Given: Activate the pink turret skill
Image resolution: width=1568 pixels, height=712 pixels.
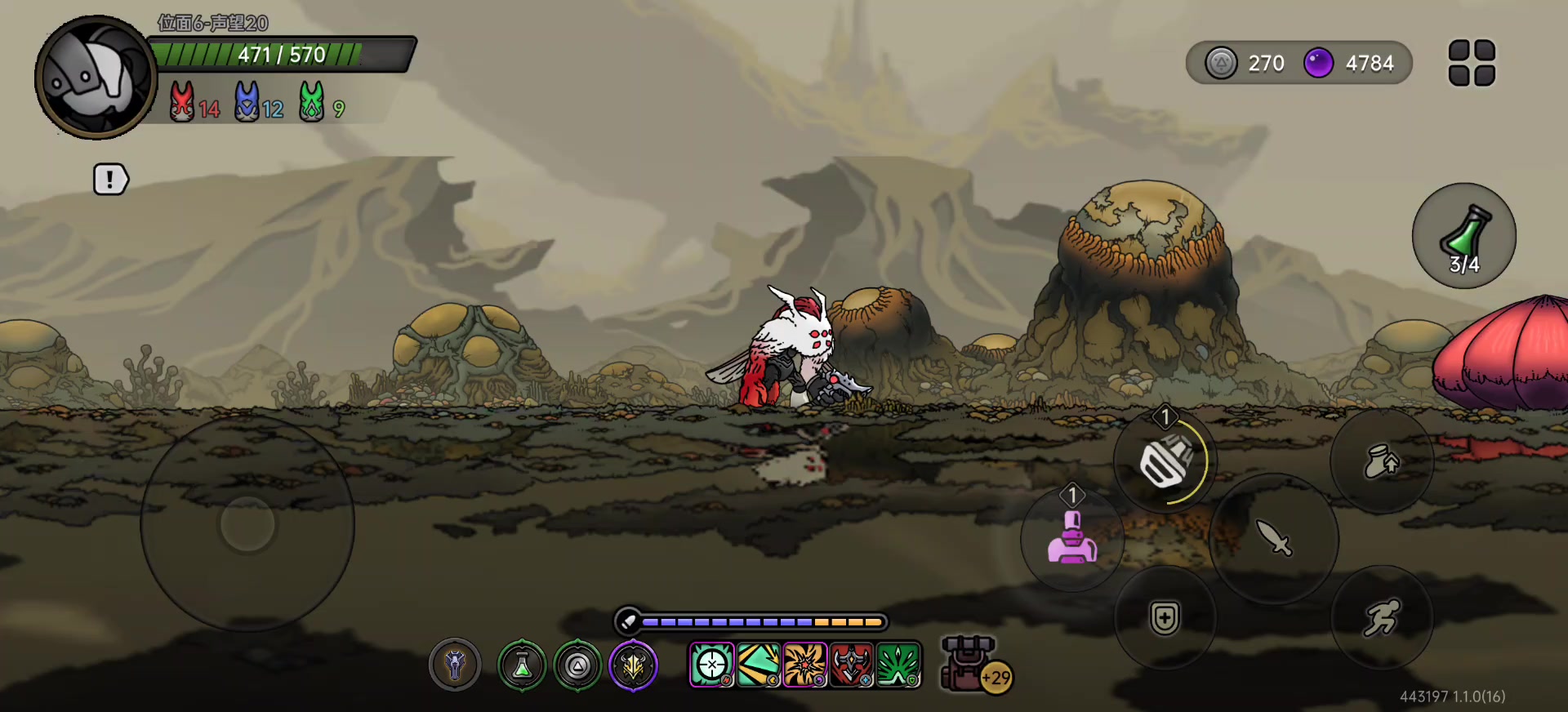Looking at the screenshot, I should coord(1071,538).
